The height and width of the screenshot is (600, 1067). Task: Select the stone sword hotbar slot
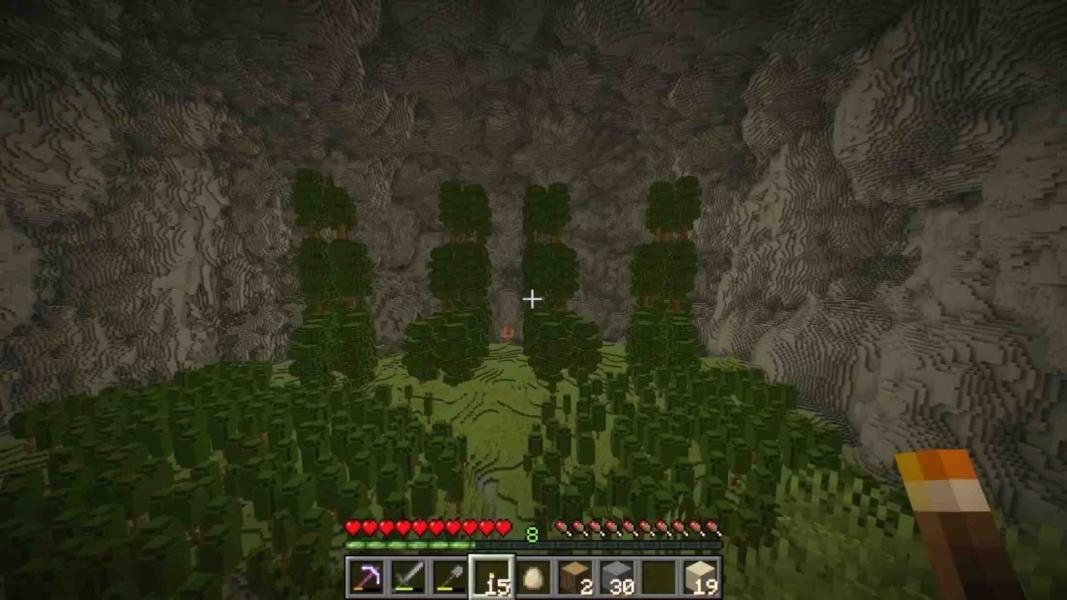pyautogui.click(x=407, y=577)
